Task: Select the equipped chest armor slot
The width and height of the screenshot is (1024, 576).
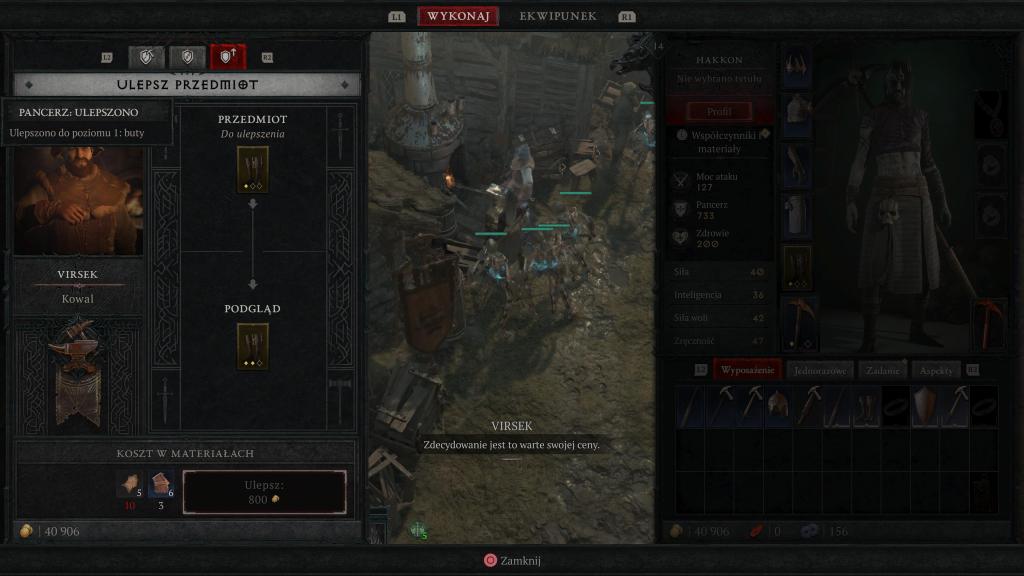Action: (797, 114)
